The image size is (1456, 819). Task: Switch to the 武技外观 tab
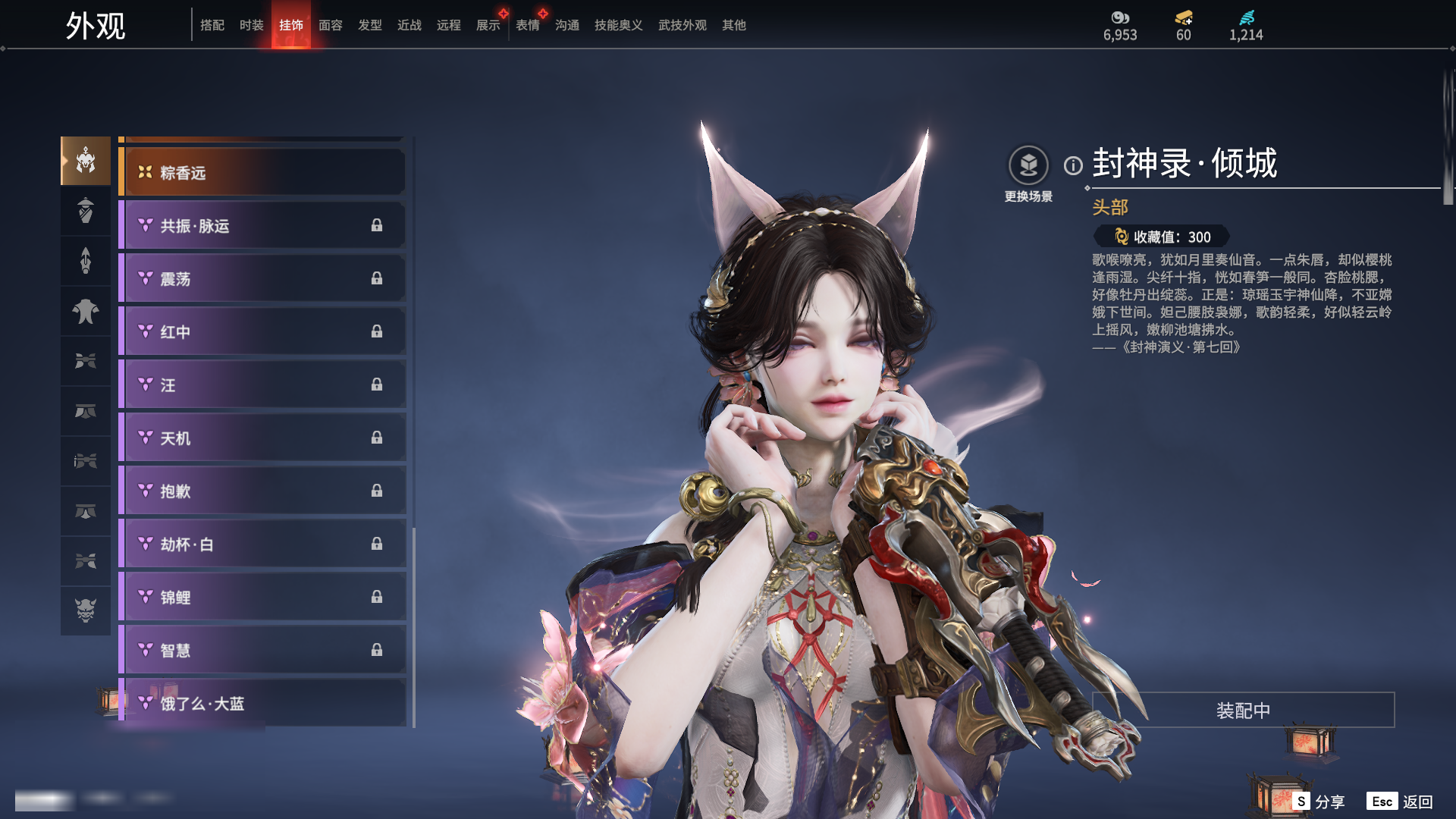[682, 25]
